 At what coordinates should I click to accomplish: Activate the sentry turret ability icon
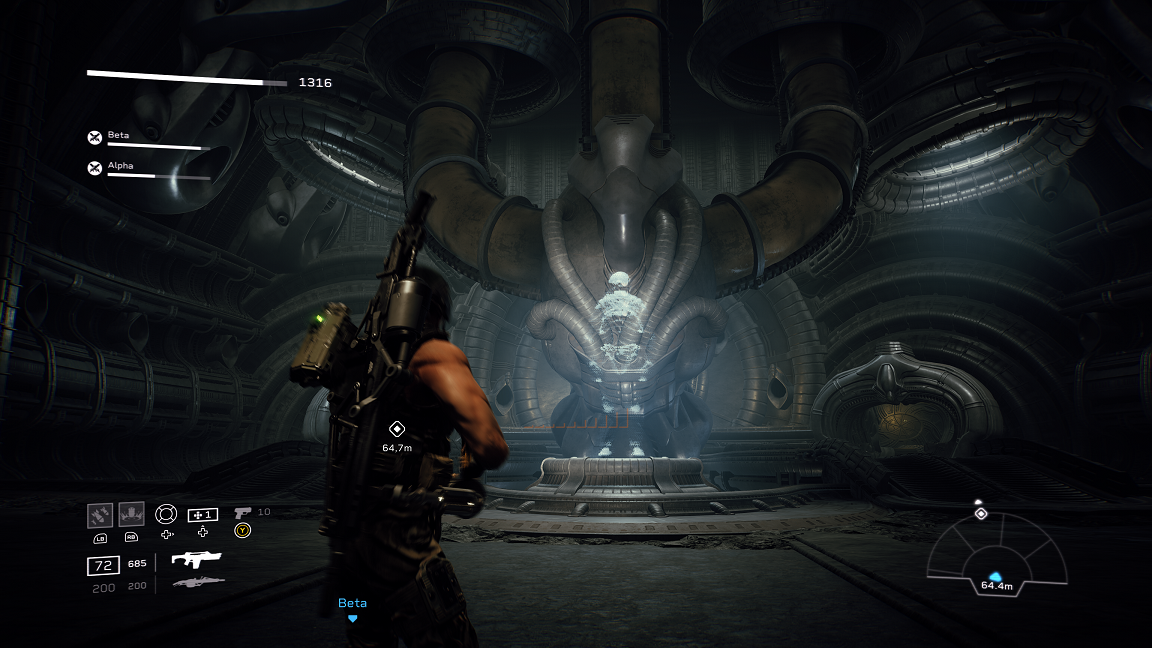coord(132,515)
